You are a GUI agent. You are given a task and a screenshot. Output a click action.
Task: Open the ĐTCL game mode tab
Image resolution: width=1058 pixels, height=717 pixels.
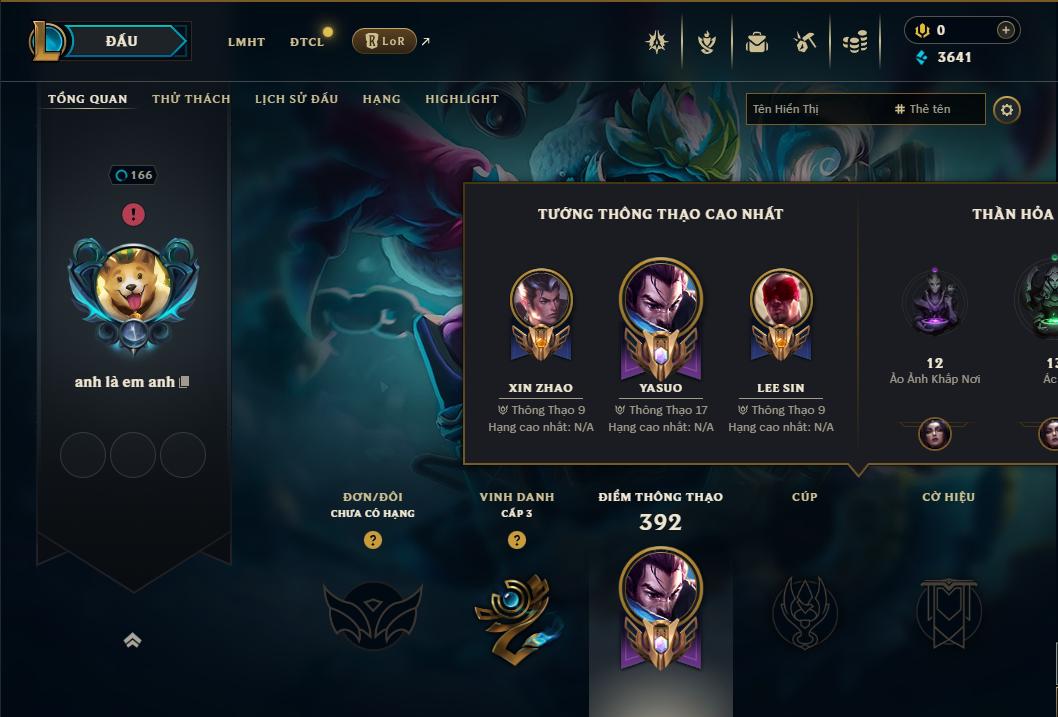coord(306,42)
